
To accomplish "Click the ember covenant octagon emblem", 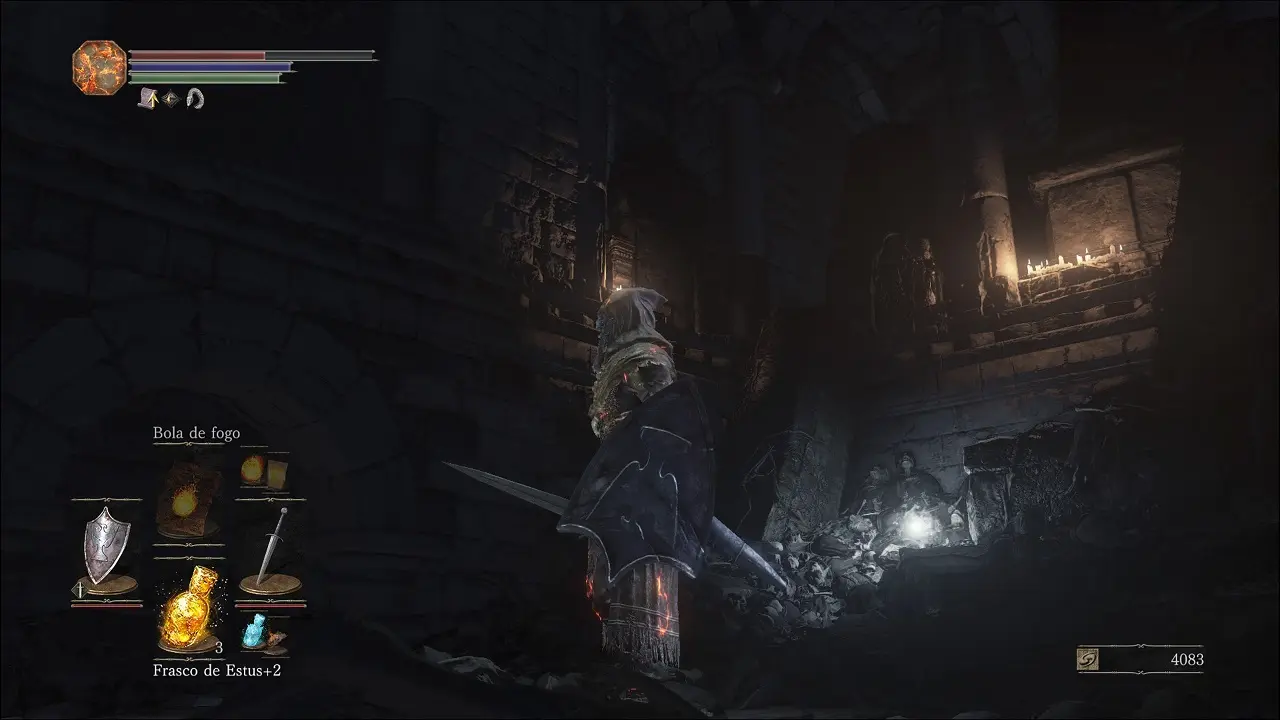I will (100, 67).
